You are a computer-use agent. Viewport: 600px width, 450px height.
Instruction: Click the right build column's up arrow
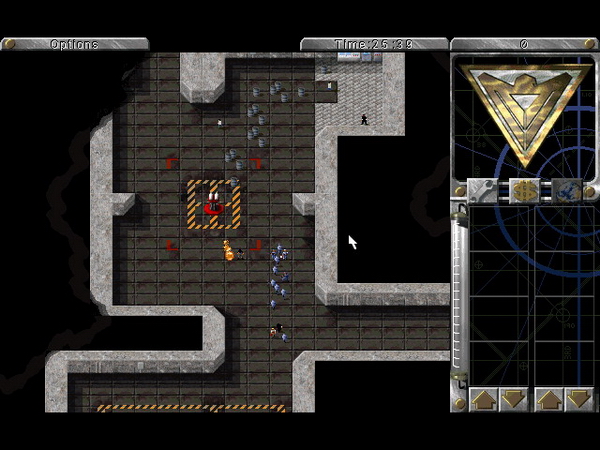click(549, 399)
